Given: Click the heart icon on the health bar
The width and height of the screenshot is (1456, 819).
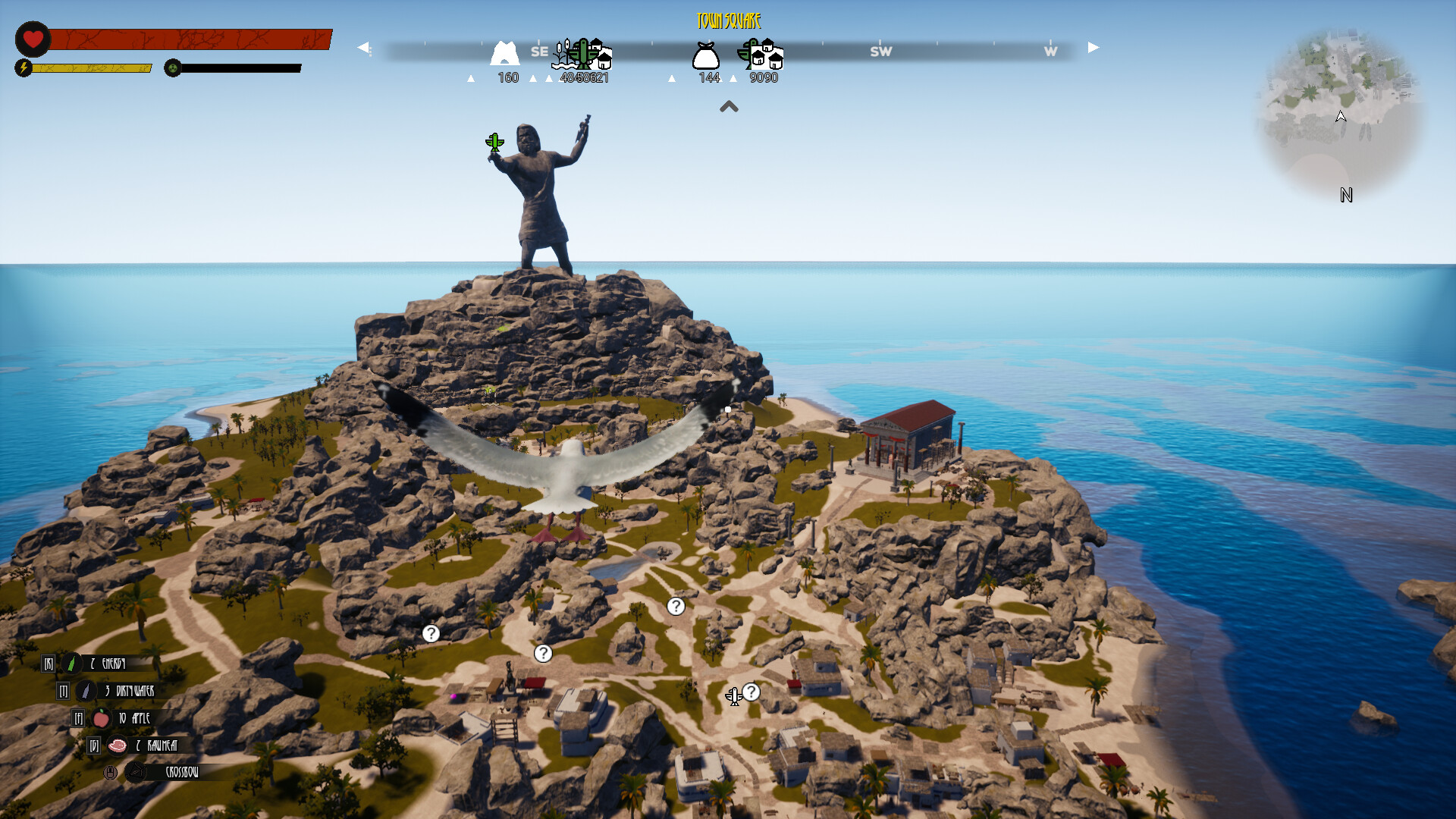Looking at the screenshot, I should [x=33, y=36].
